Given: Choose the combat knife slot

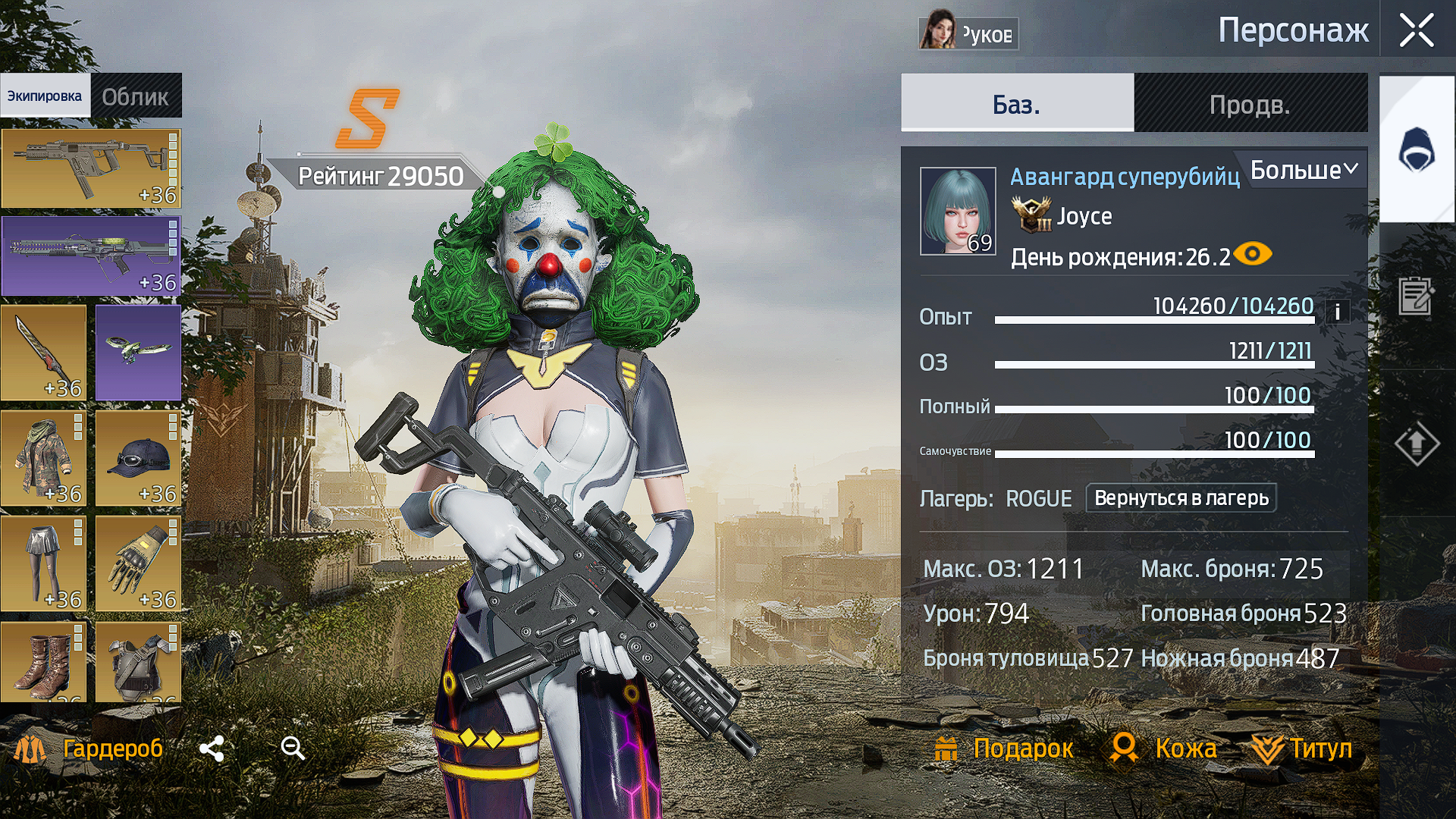Looking at the screenshot, I should tap(44, 353).
